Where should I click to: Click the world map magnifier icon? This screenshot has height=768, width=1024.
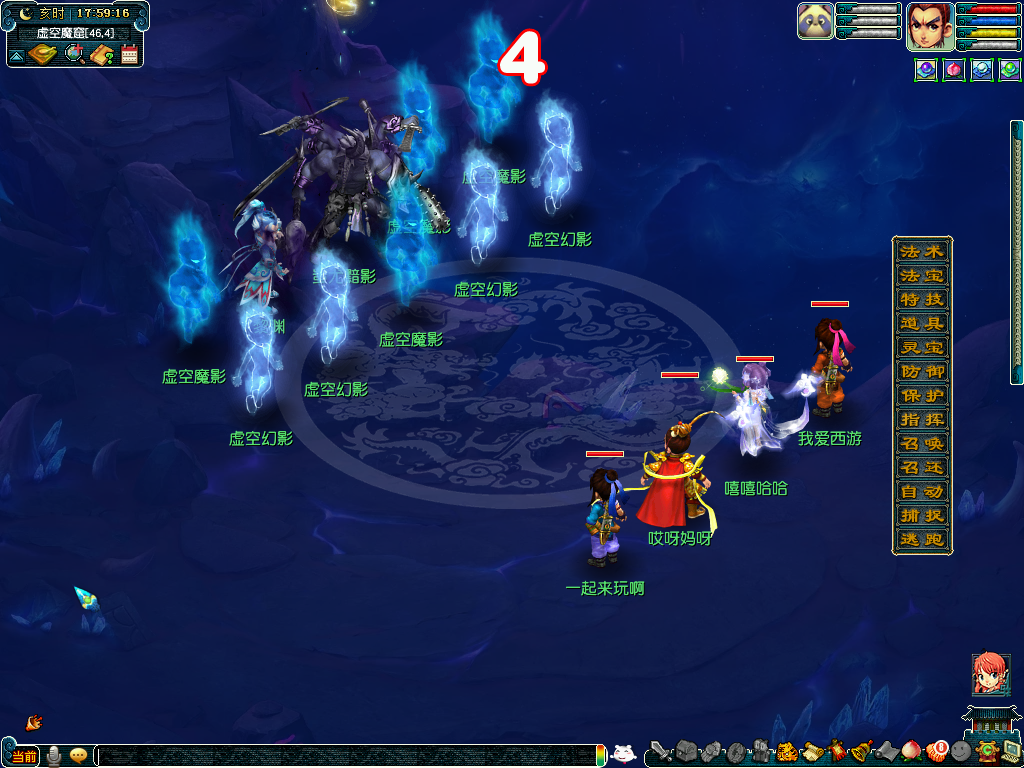coord(74,54)
